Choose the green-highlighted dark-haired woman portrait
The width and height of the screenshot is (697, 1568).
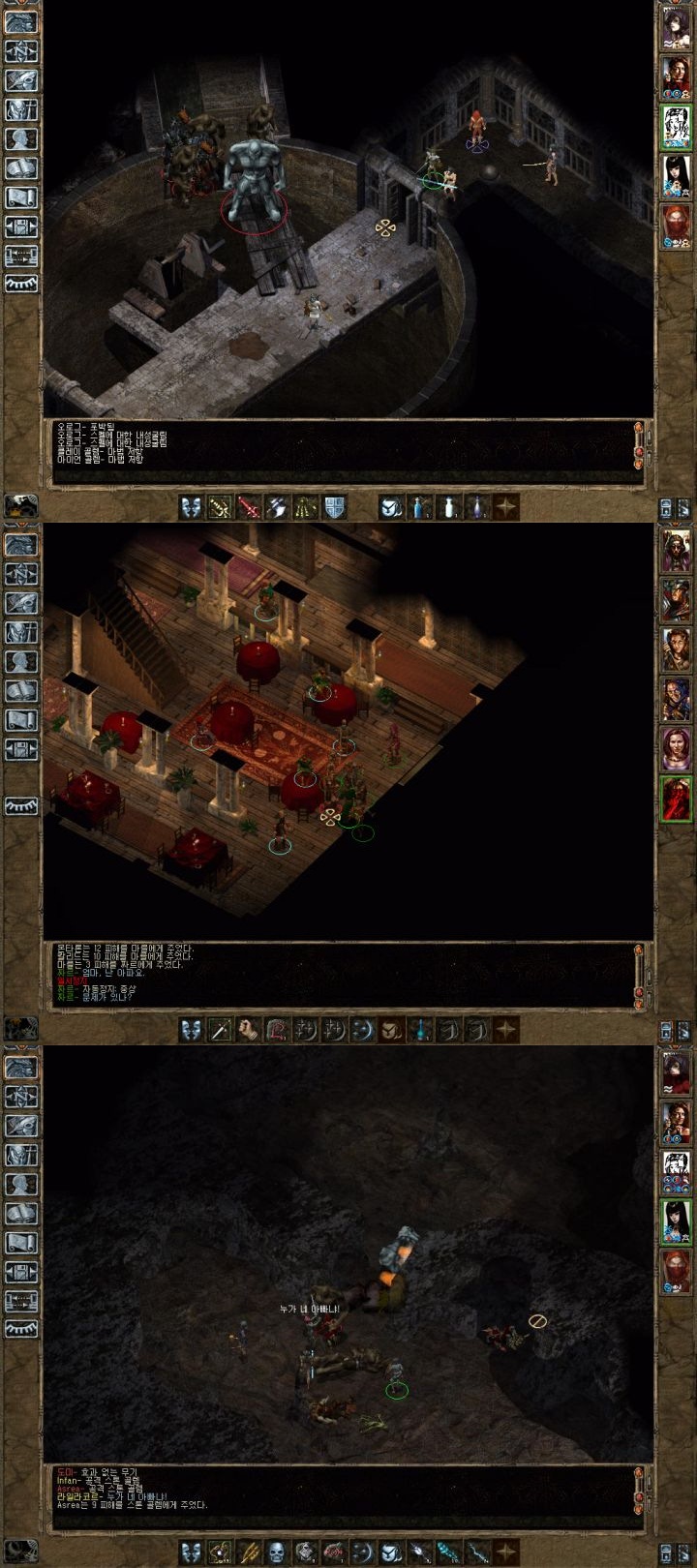[x=675, y=1221]
